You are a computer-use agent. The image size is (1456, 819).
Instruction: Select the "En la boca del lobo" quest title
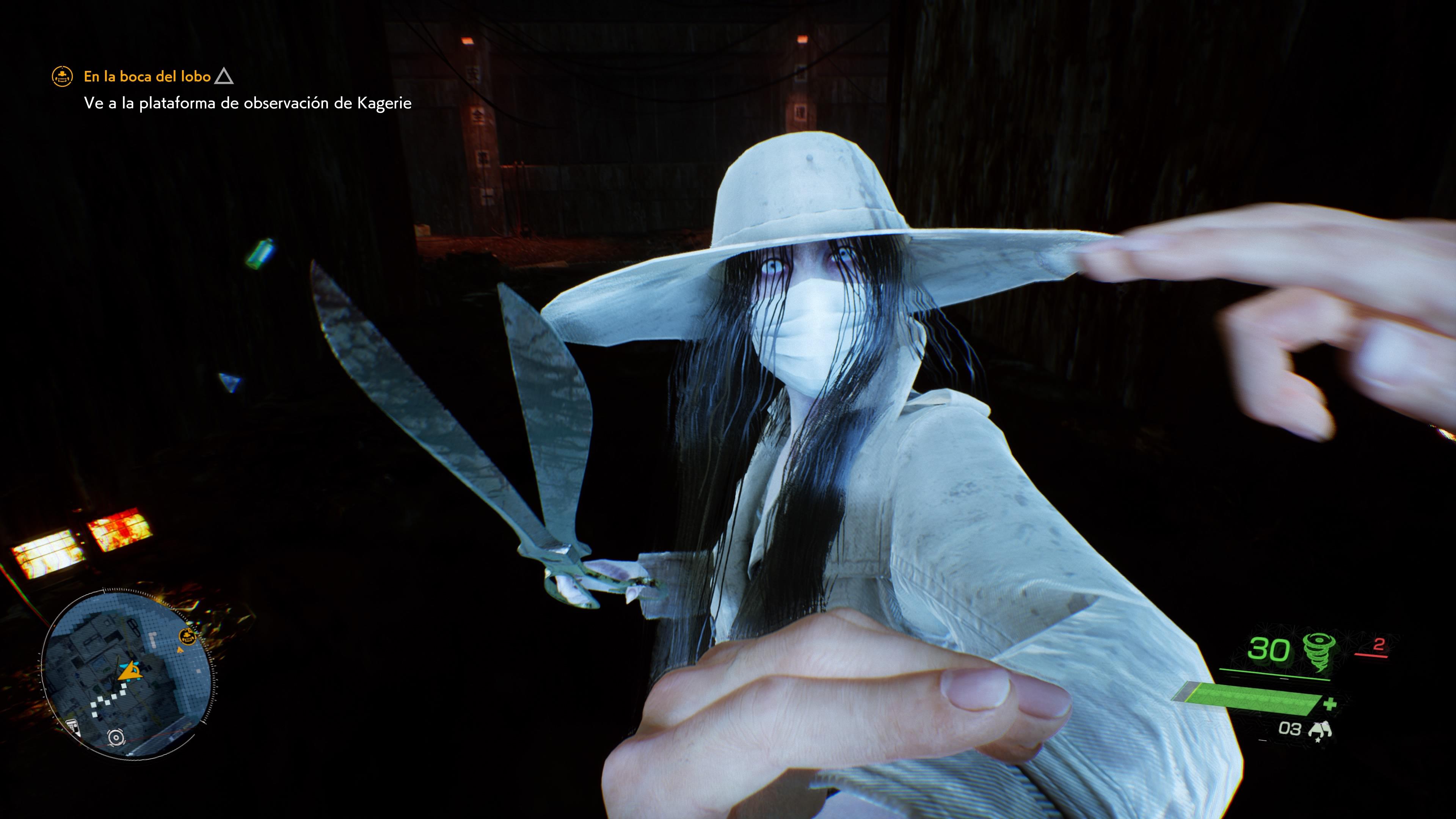pos(147,76)
